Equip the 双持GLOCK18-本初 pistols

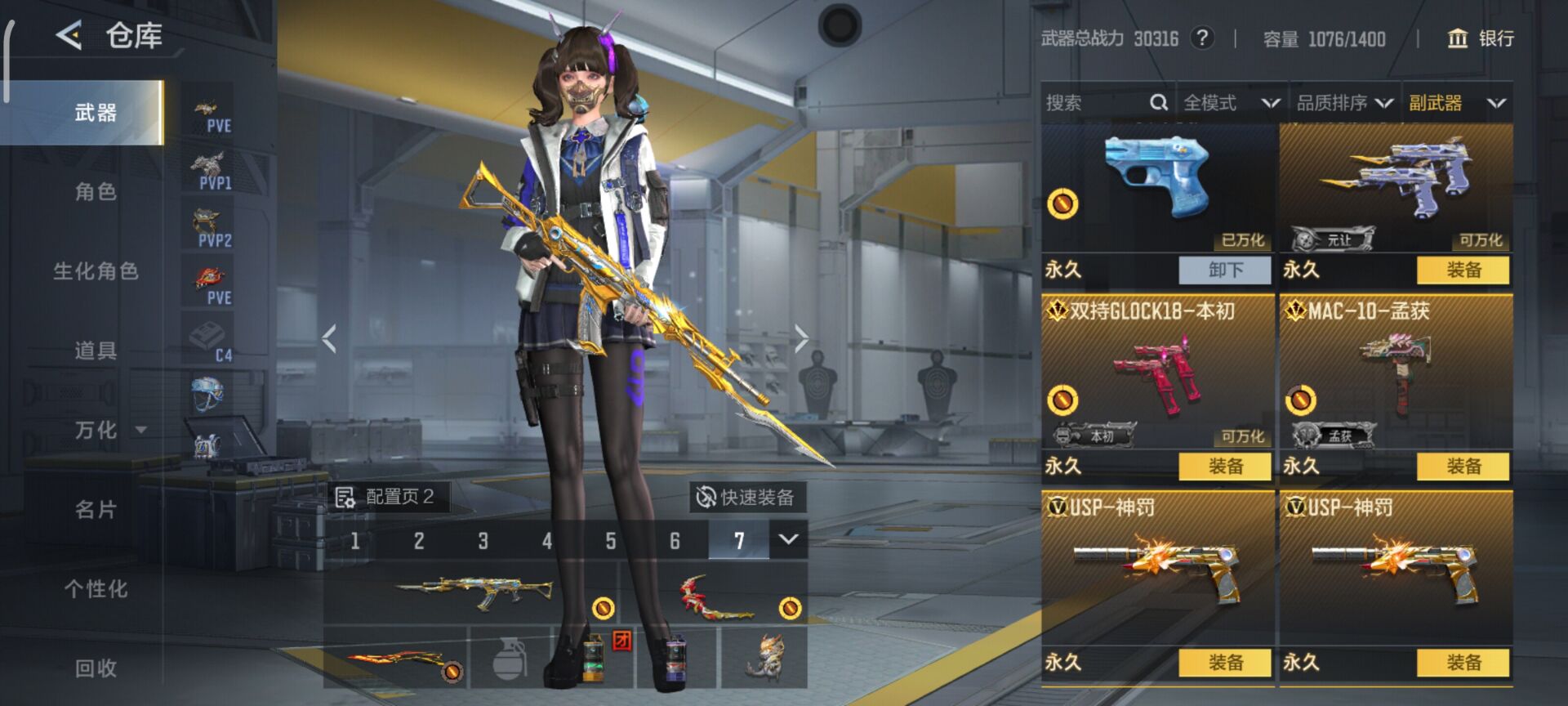click(1225, 466)
